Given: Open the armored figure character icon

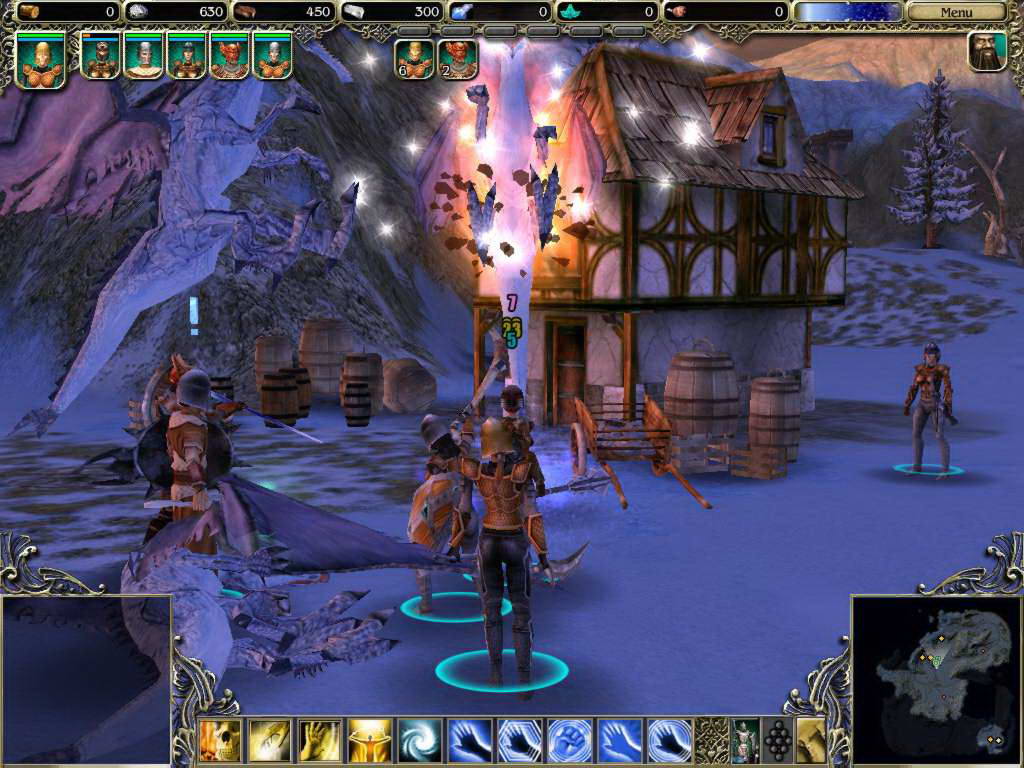Looking at the screenshot, I should 745,740.
